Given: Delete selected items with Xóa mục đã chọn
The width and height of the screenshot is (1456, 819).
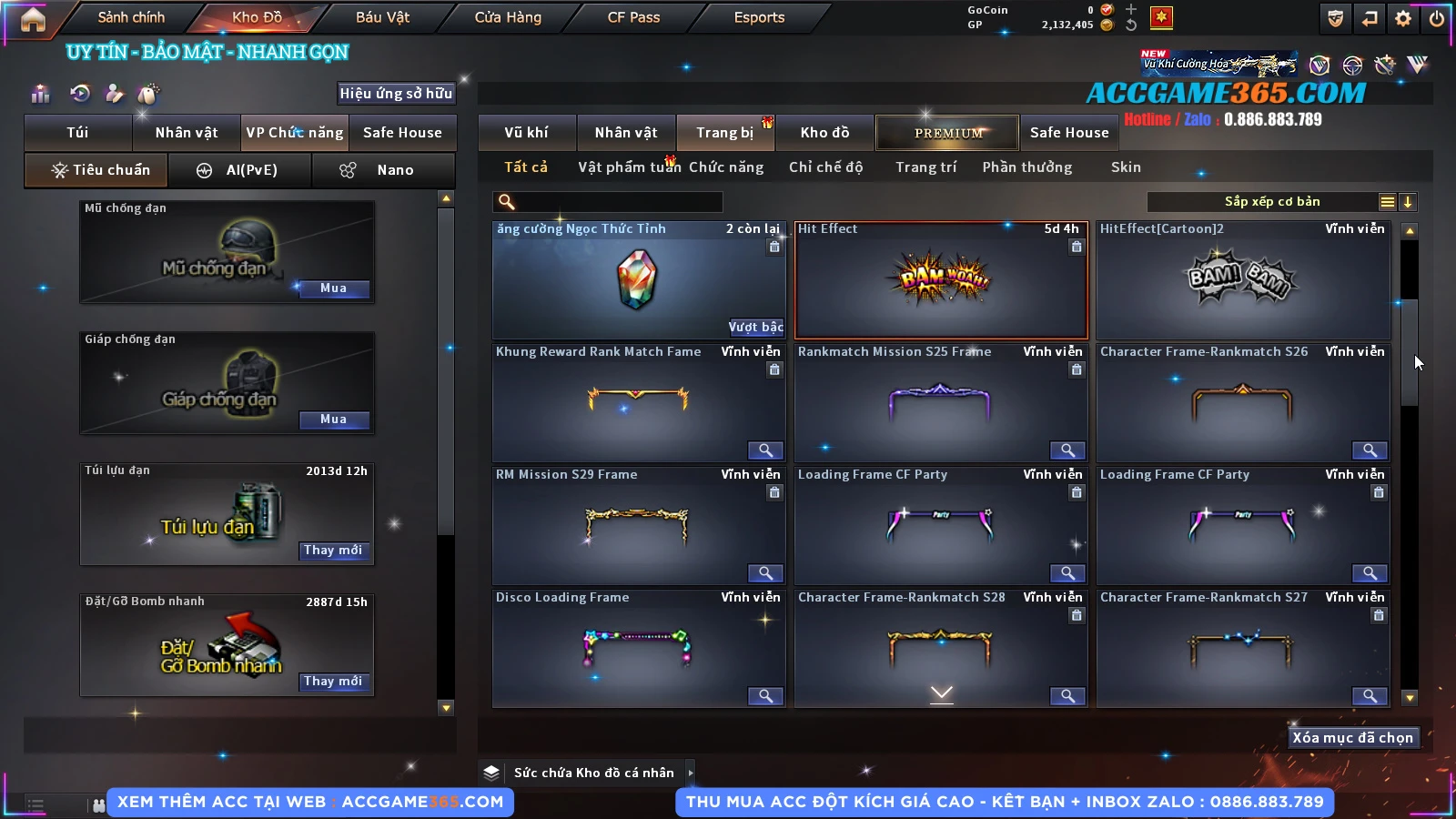Looking at the screenshot, I should tap(1352, 738).
